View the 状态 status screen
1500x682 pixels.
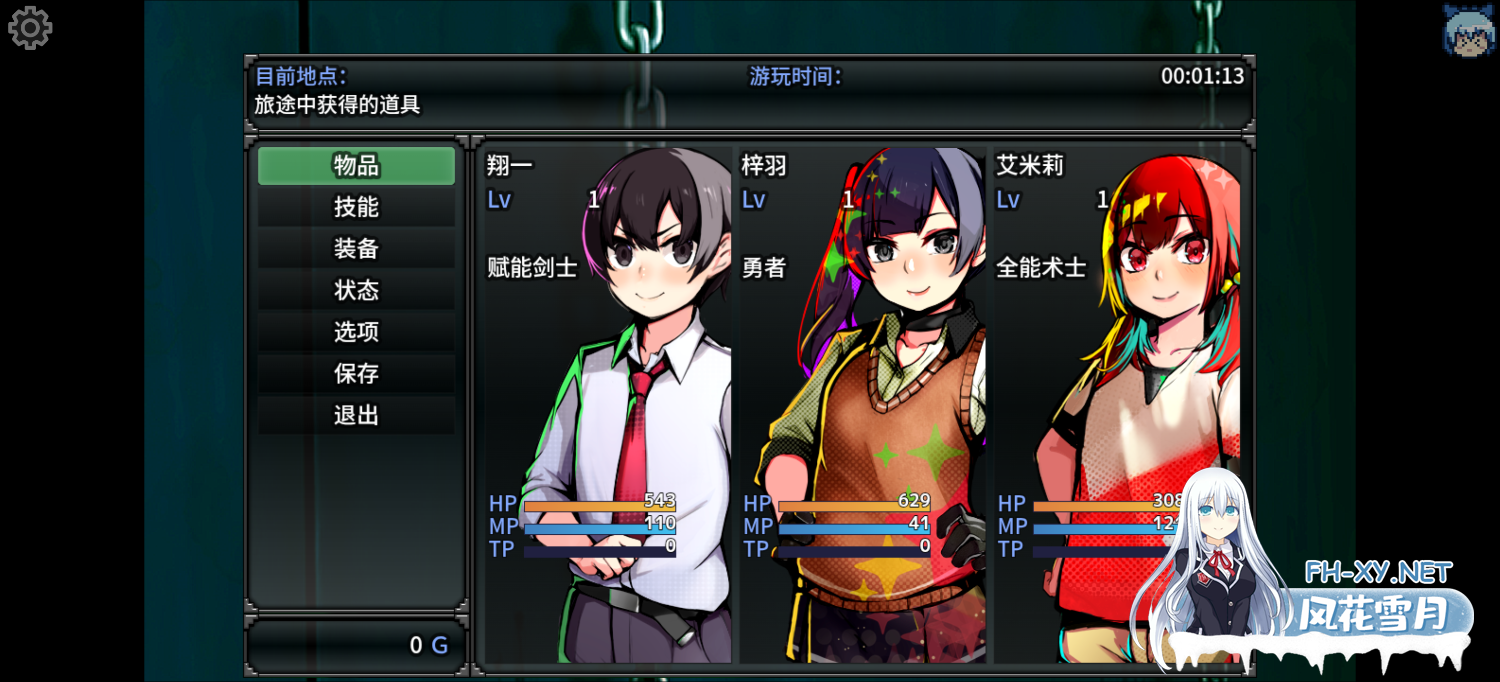pos(356,290)
